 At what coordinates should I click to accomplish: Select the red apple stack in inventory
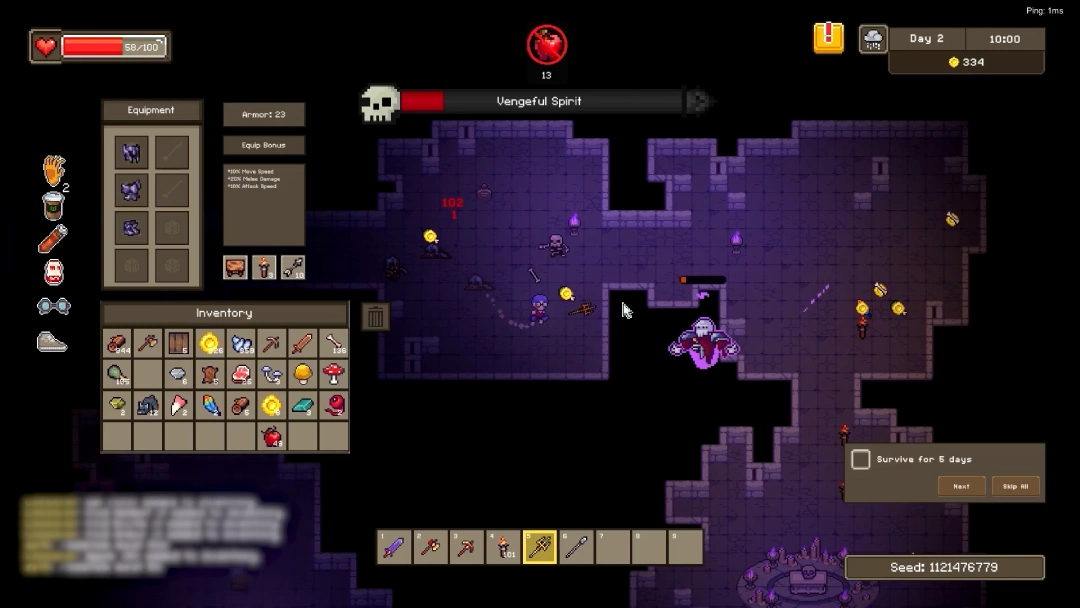click(x=271, y=436)
